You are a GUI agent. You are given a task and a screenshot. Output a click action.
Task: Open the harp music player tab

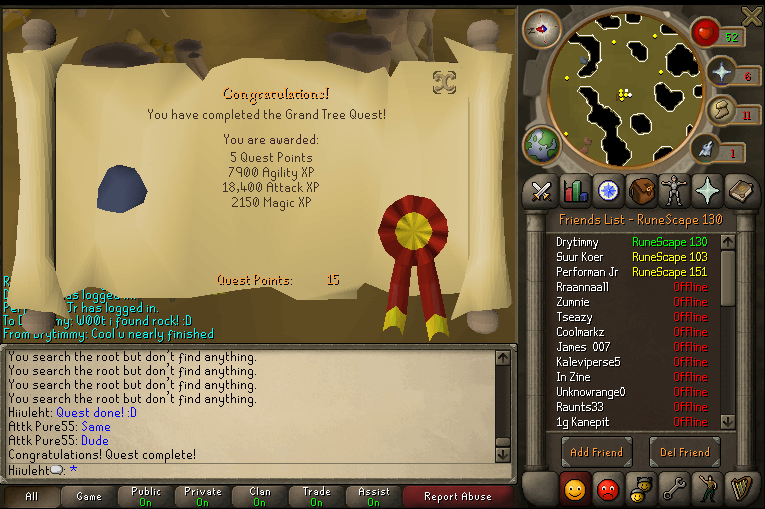(739, 490)
